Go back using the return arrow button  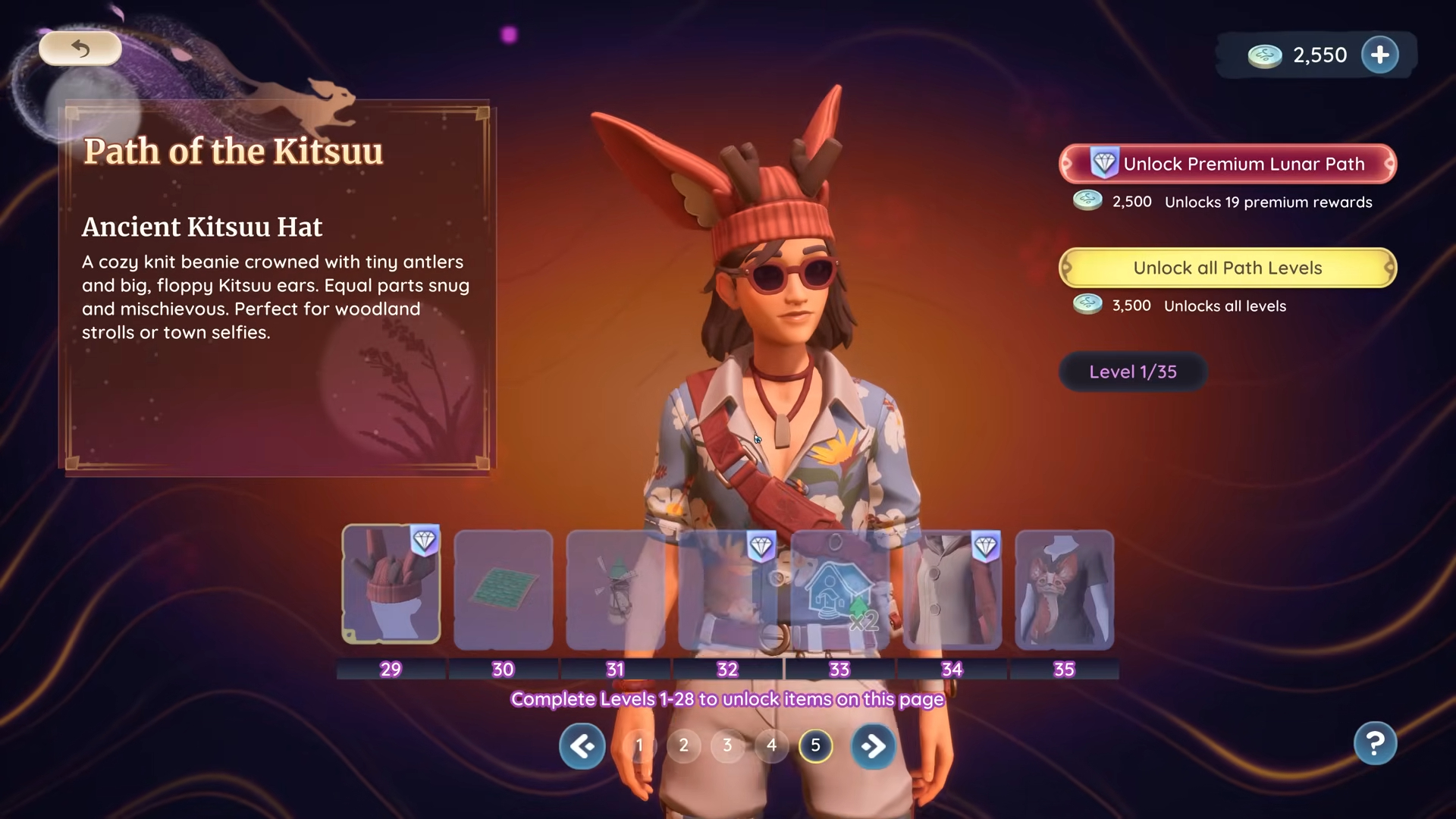coord(80,49)
